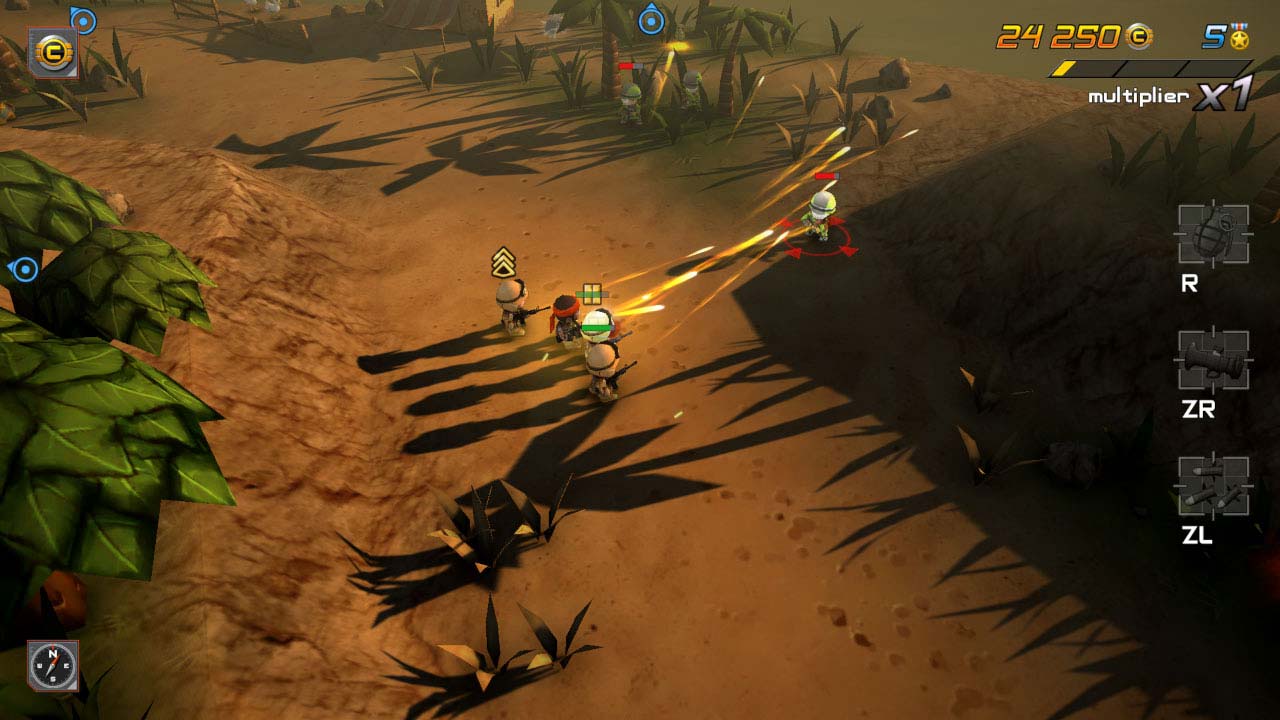This screenshot has width=1280, height=720.
Task: Click the sergeant chevron badge above the trooper
Action: coord(505,263)
